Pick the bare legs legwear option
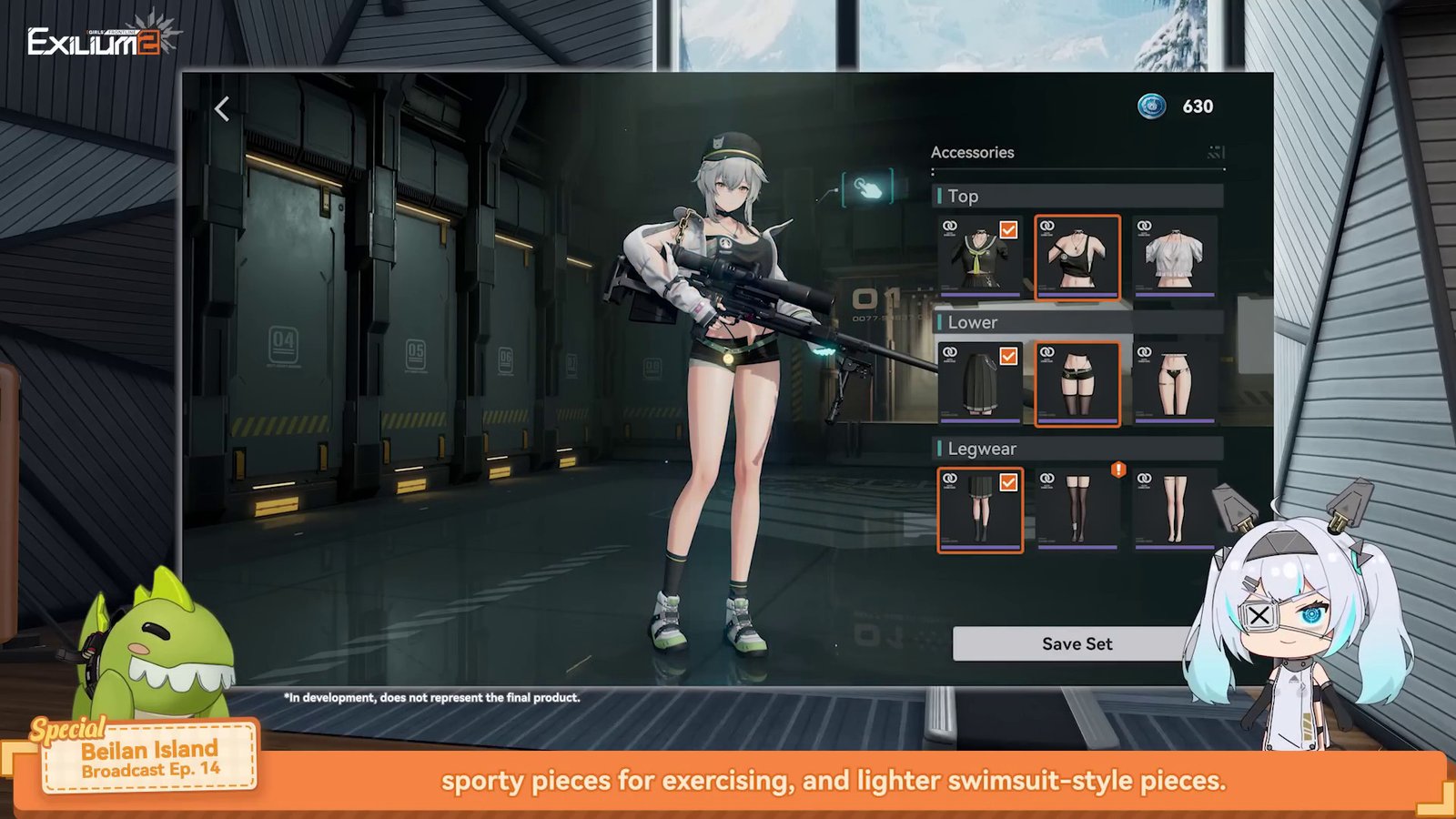1456x819 pixels. 1175,510
